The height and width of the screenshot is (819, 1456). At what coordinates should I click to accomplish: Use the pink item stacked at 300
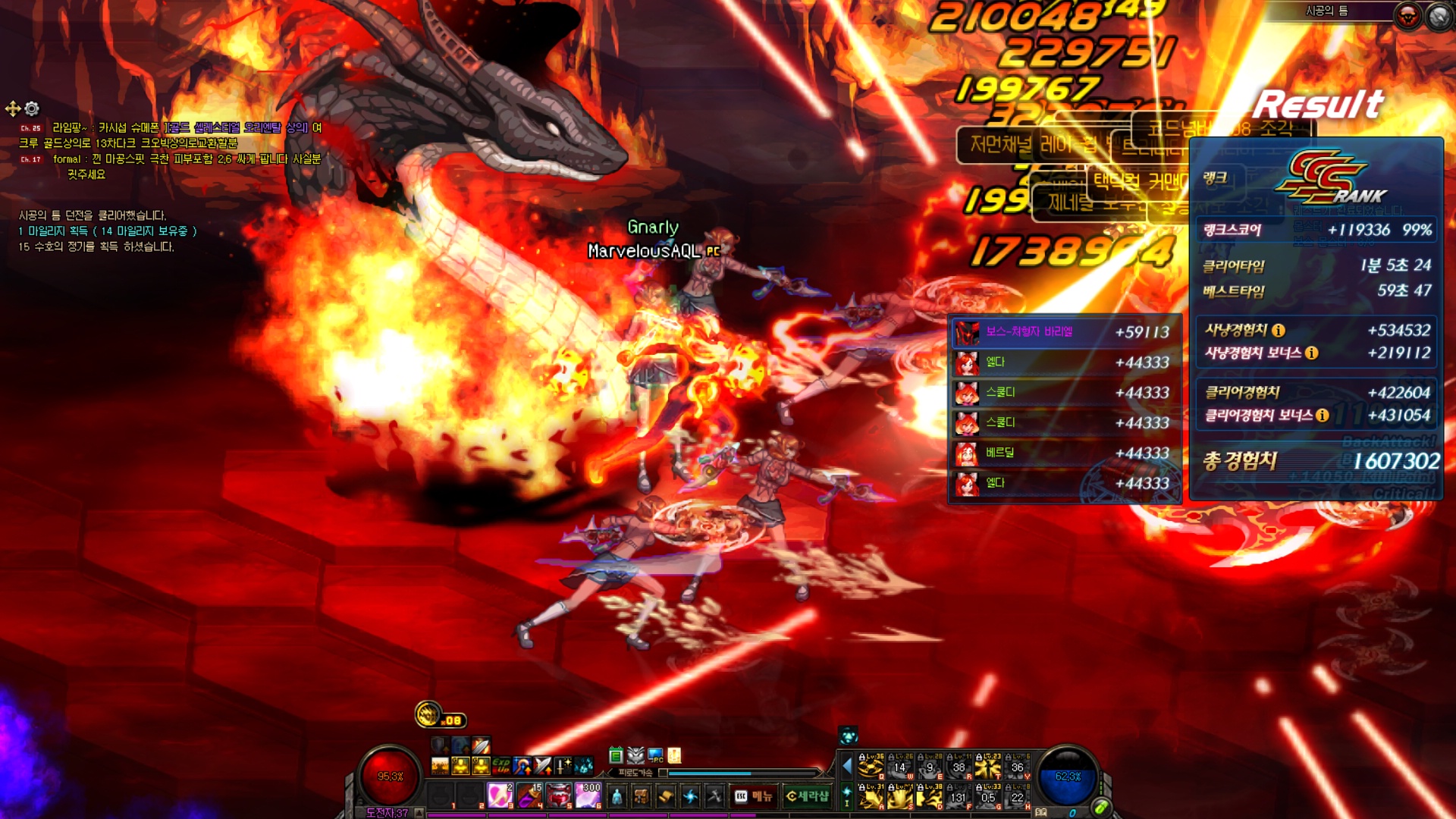[x=588, y=795]
